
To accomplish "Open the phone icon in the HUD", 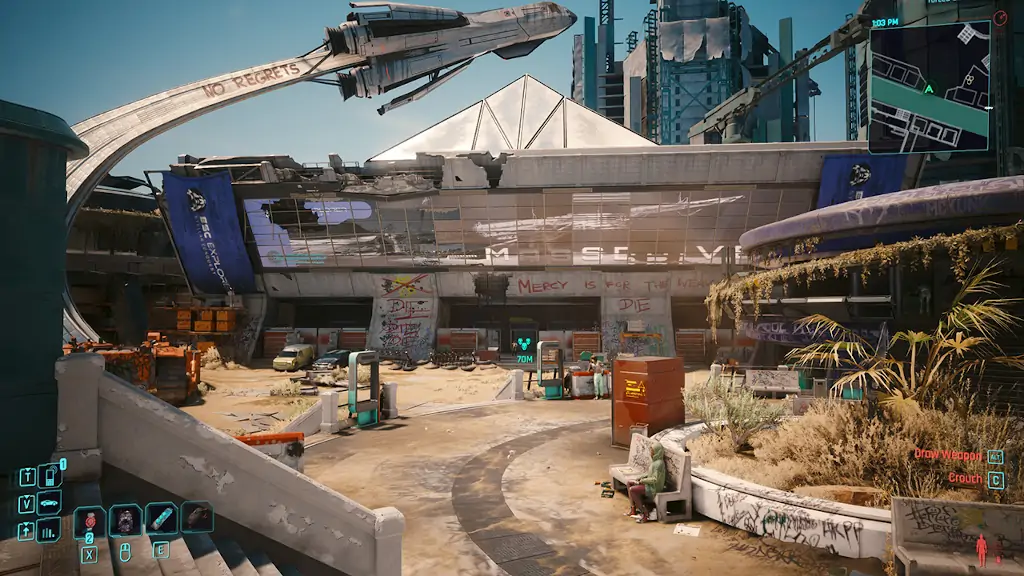I will click(48, 476).
